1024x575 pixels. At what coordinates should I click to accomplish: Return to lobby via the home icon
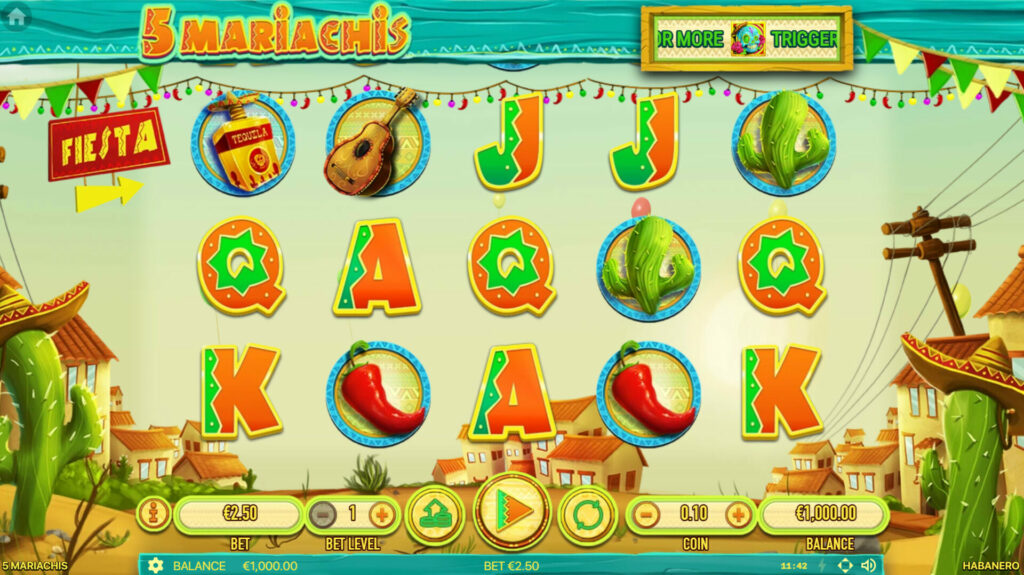15,17
